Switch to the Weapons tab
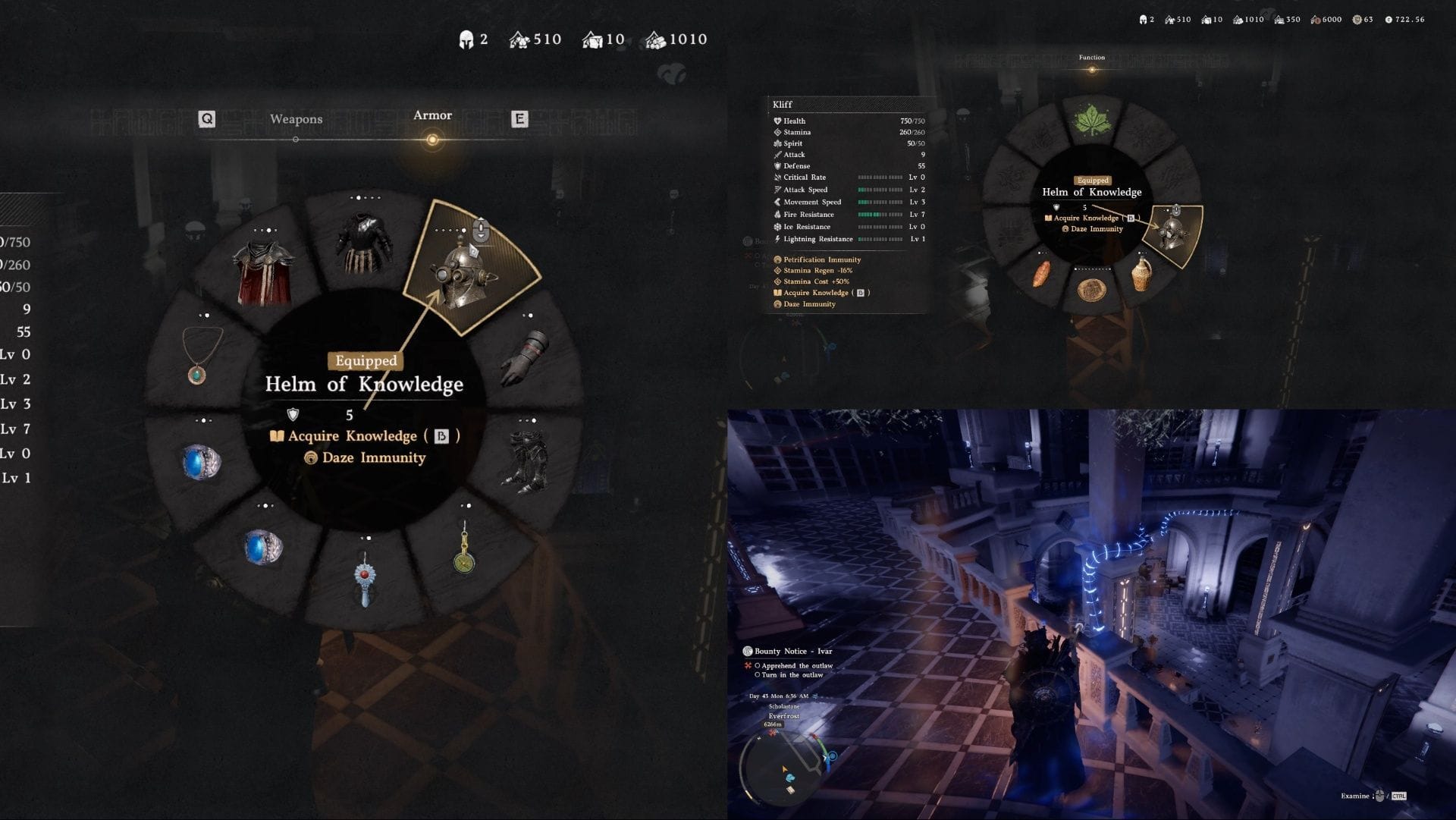Viewport: 1456px width, 820px height. (x=296, y=119)
